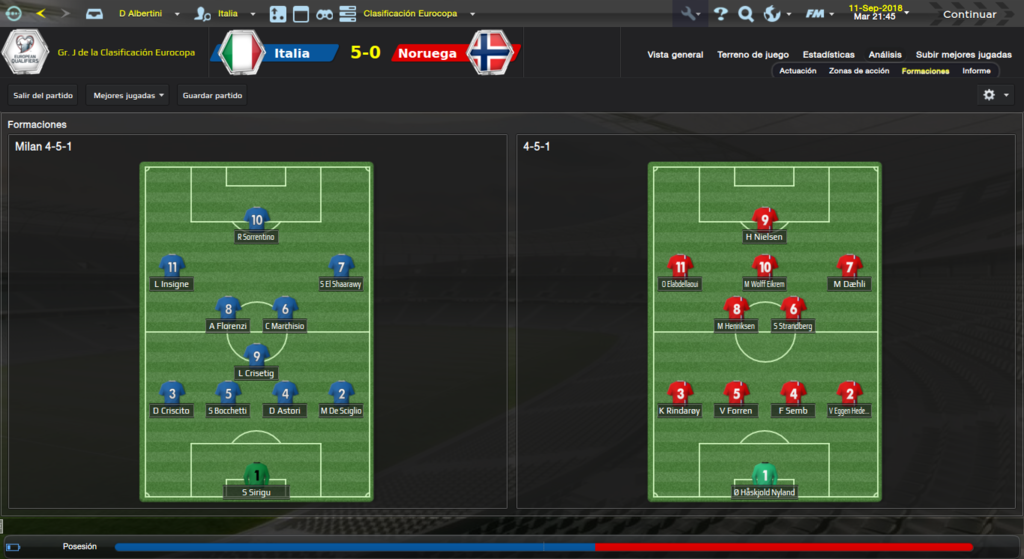Open the question mark help menu
Viewport: 1024px width, 559px height.
click(x=721, y=14)
